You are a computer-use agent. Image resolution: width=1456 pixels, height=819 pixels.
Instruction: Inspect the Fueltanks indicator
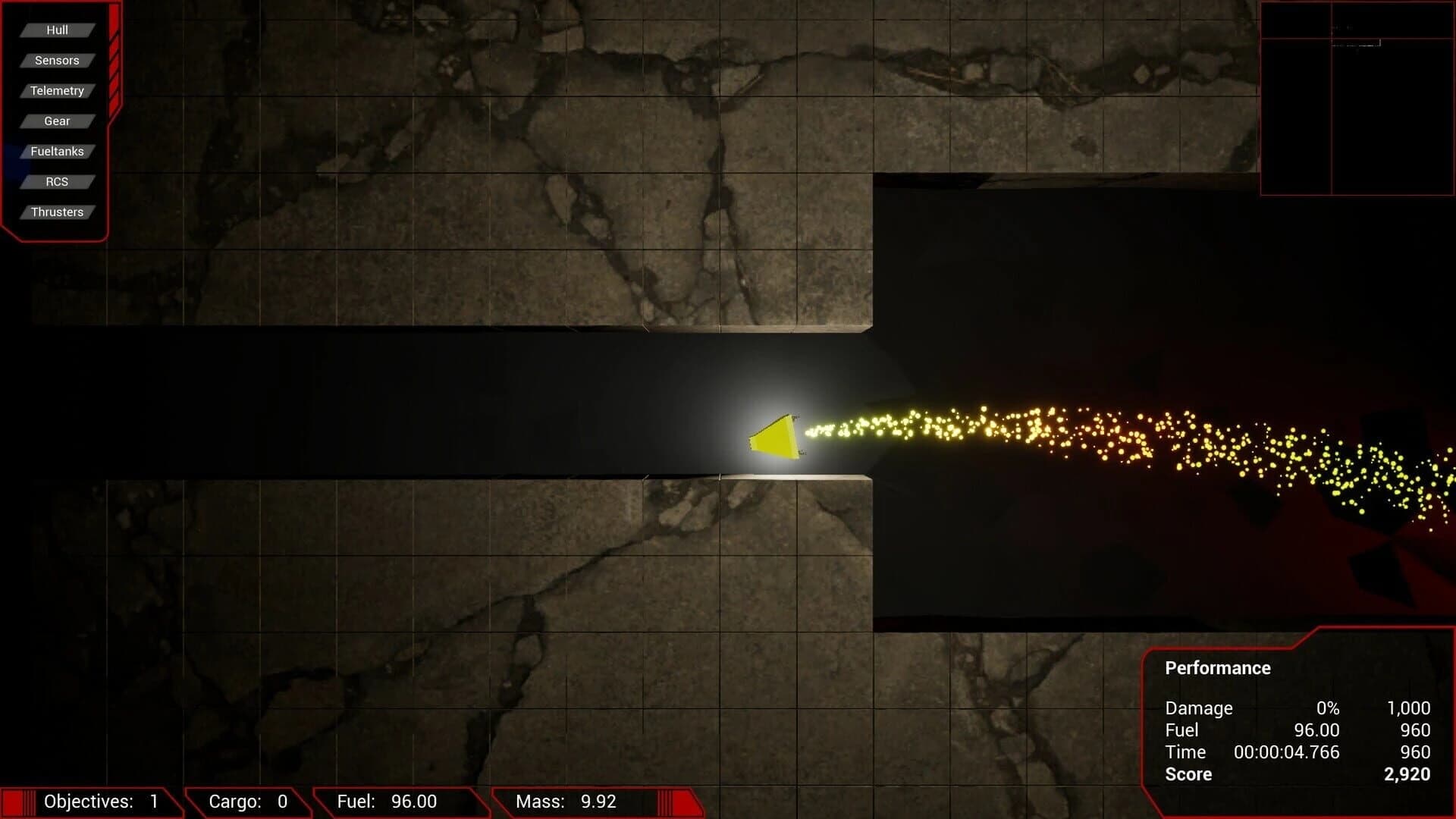point(57,151)
